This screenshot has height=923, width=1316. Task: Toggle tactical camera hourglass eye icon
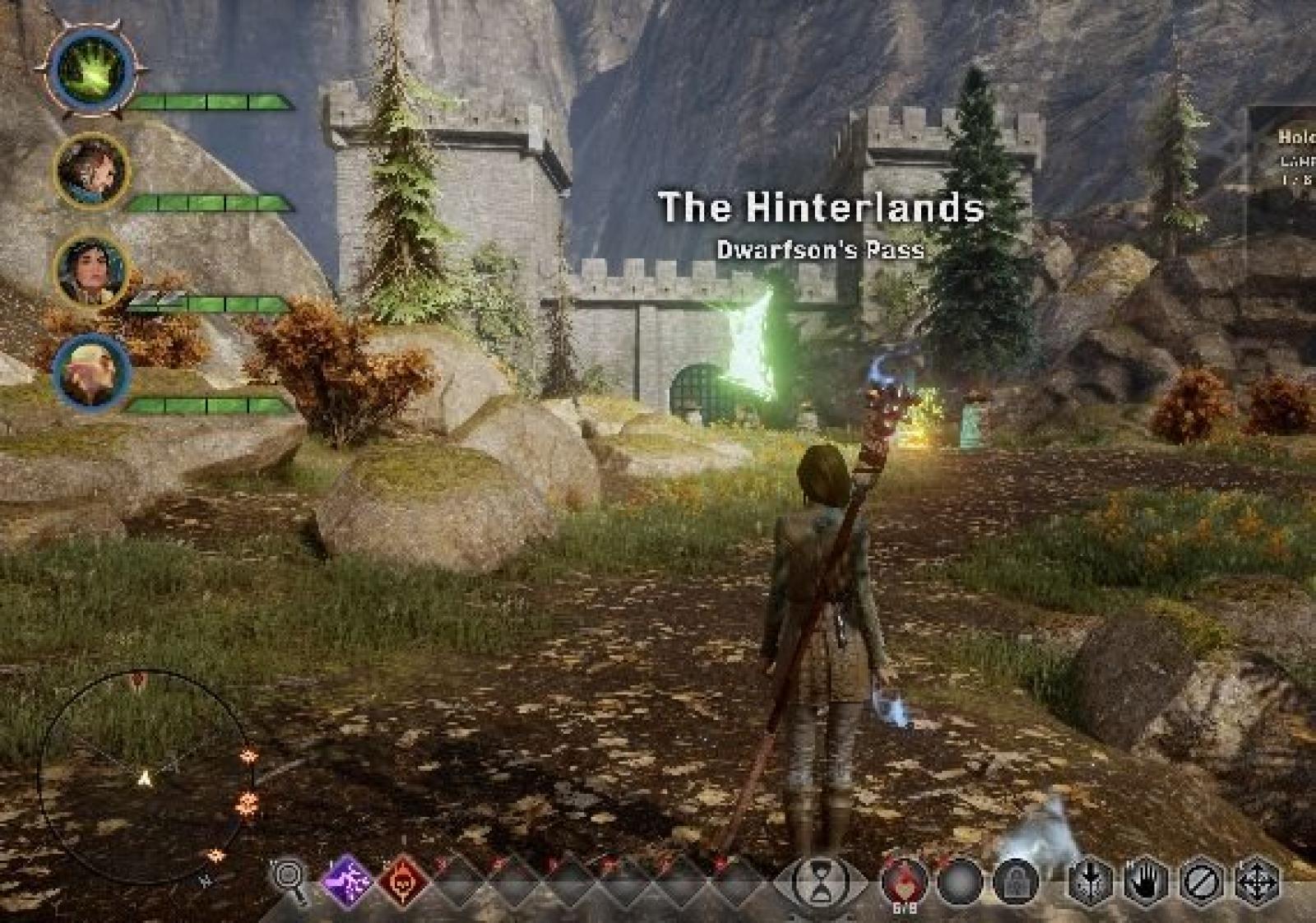[x=820, y=882]
